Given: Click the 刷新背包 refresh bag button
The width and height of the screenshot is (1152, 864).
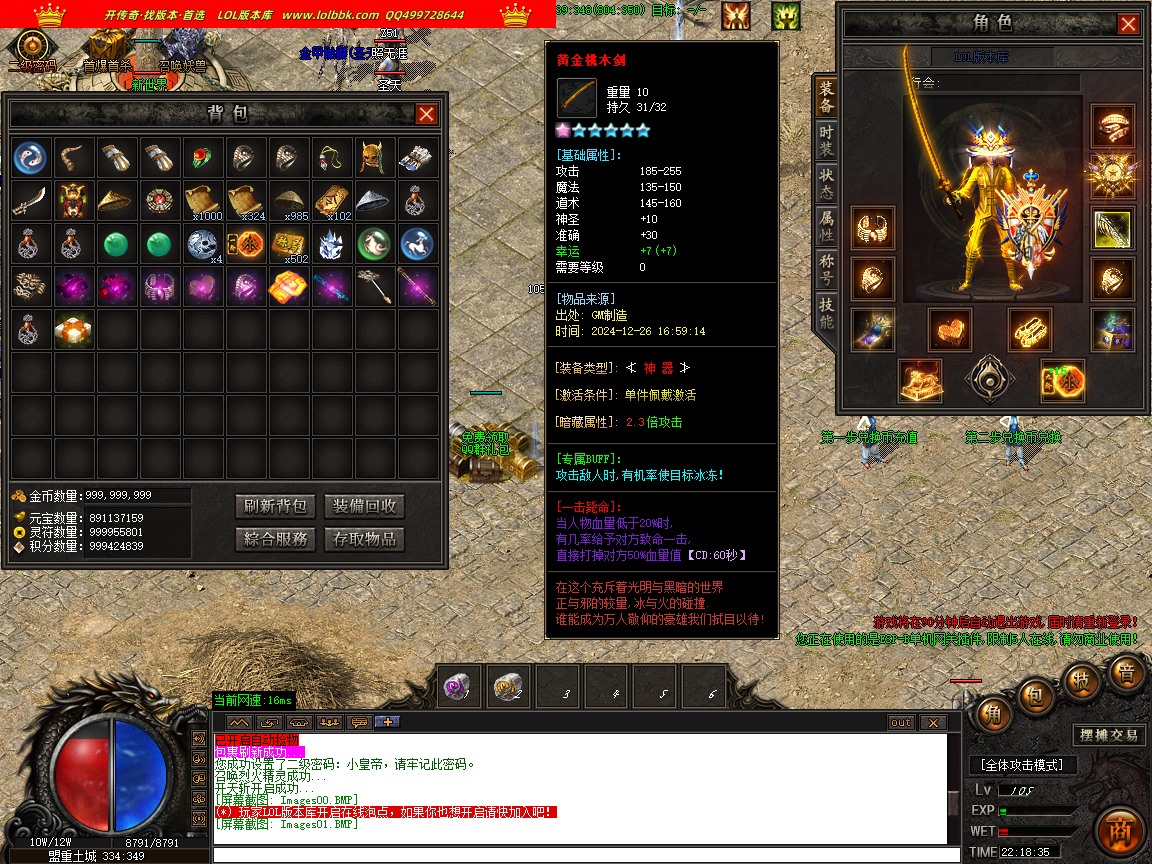Looking at the screenshot, I should (275, 506).
